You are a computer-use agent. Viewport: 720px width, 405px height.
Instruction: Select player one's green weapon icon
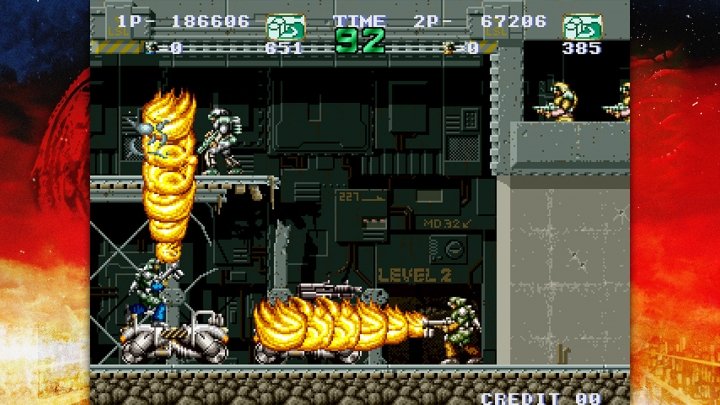(x=284, y=26)
